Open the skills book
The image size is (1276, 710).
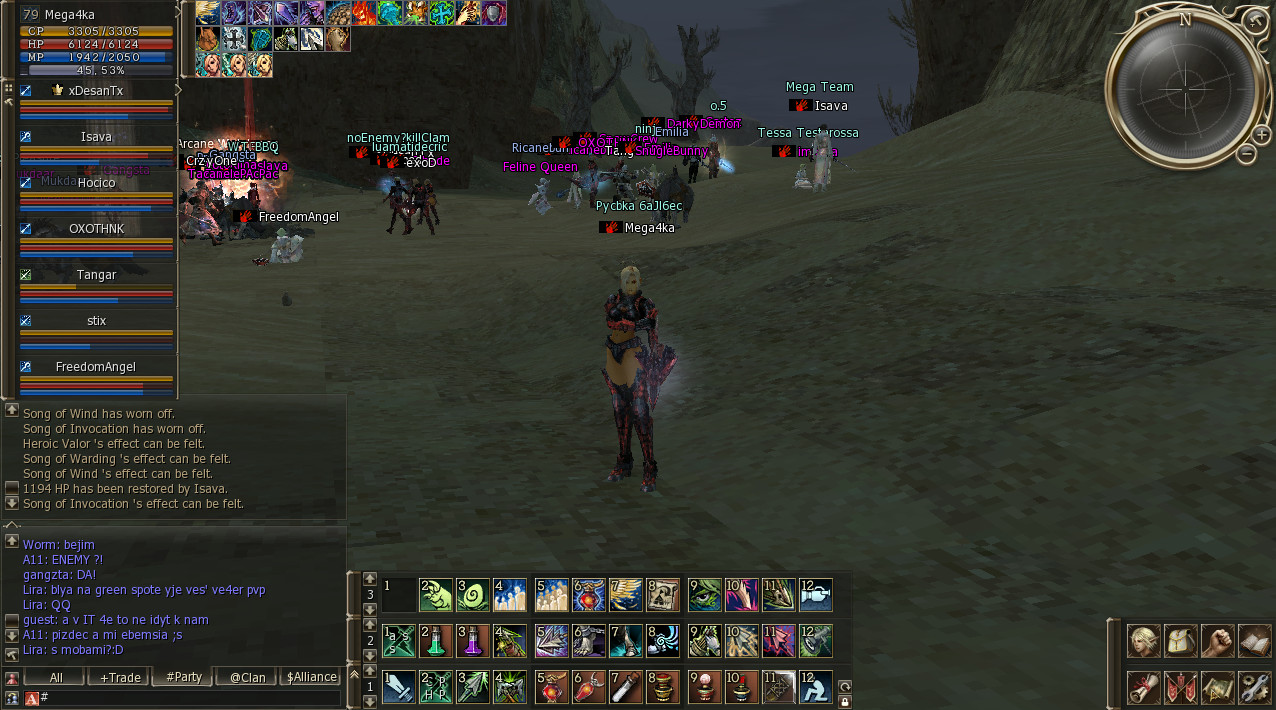[x=1254, y=641]
